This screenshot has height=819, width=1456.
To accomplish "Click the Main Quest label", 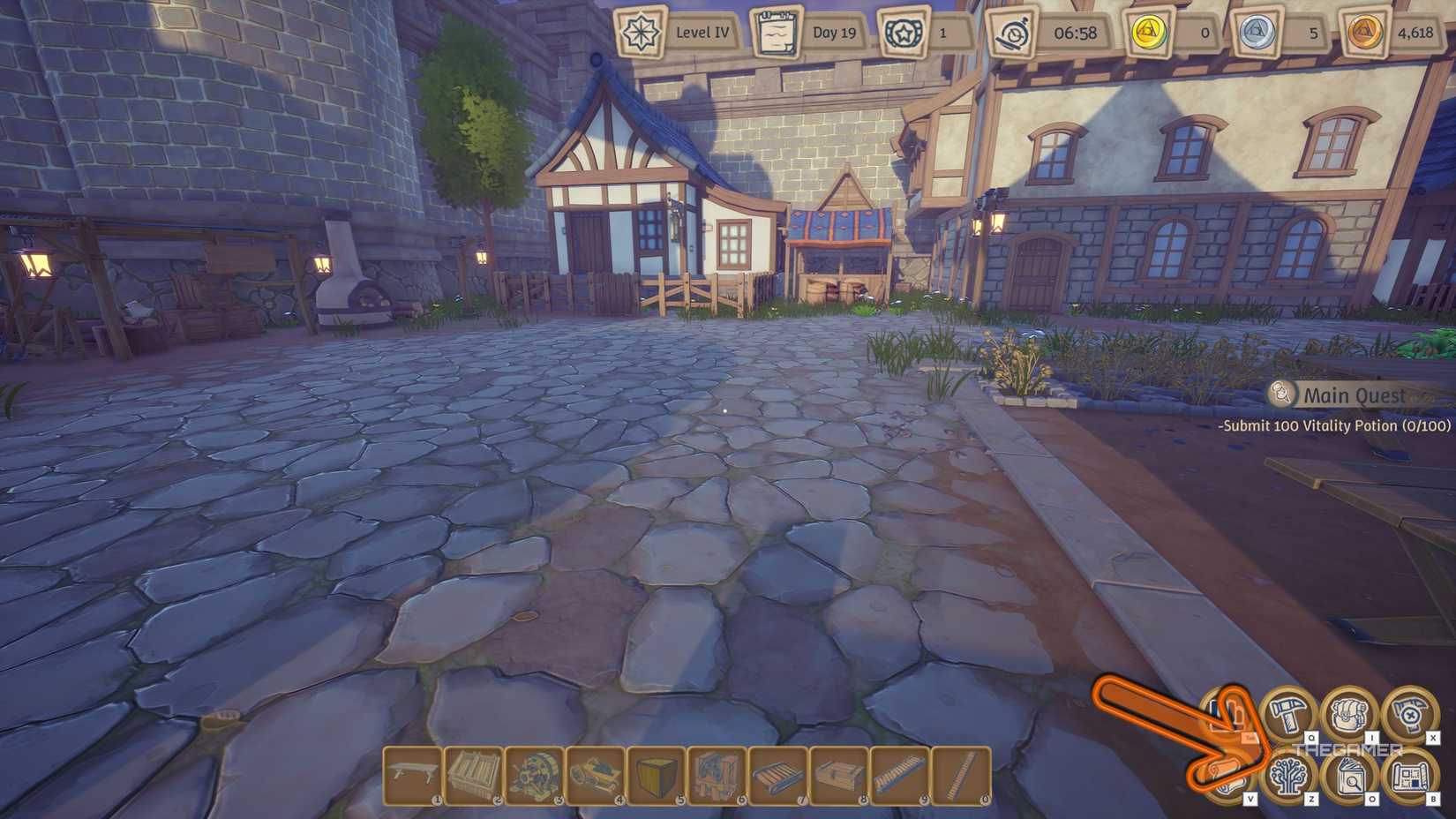I will tap(1355, 395).
